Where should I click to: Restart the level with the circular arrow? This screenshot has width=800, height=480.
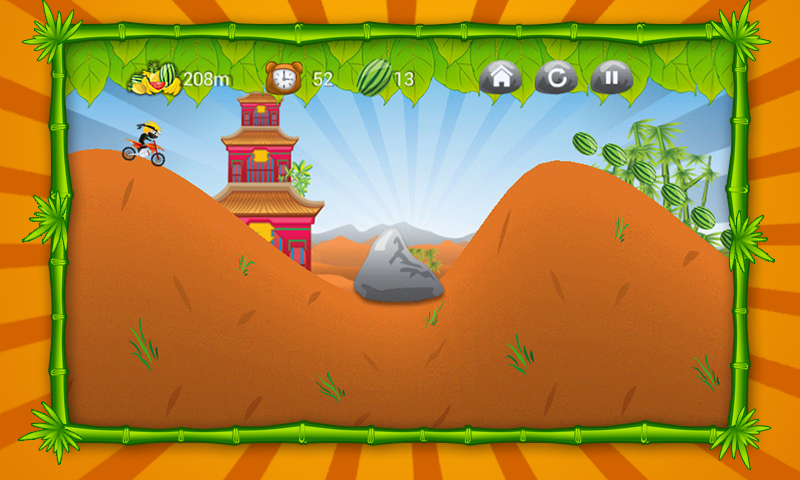(x=555, y=77)
